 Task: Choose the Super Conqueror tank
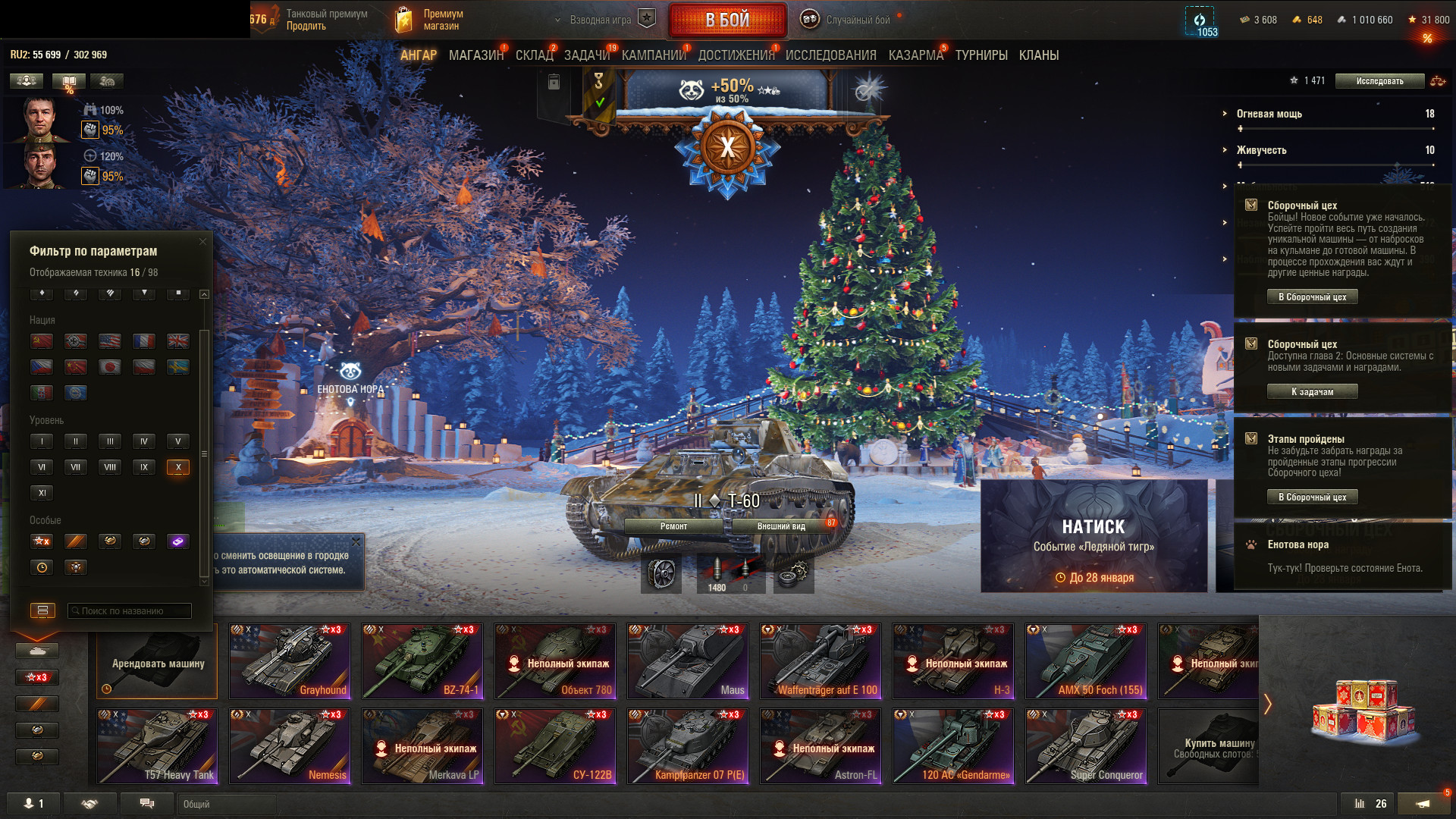point(1086,746)
